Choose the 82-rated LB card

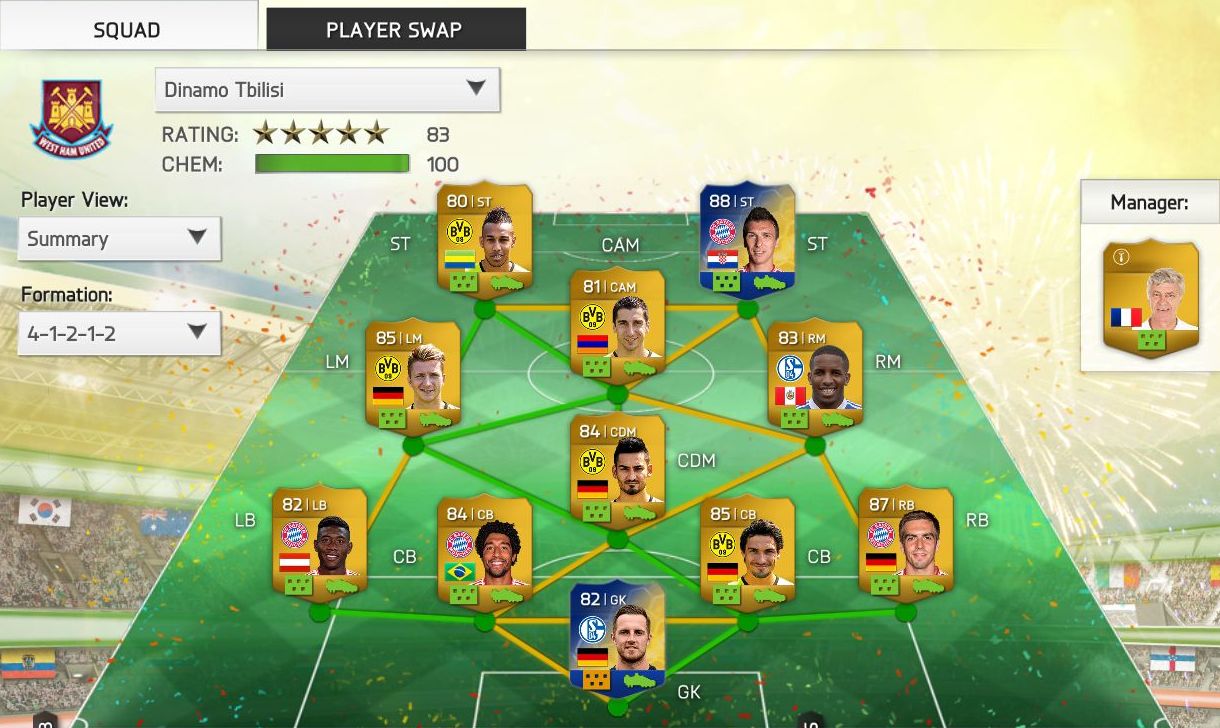(319, 541)
